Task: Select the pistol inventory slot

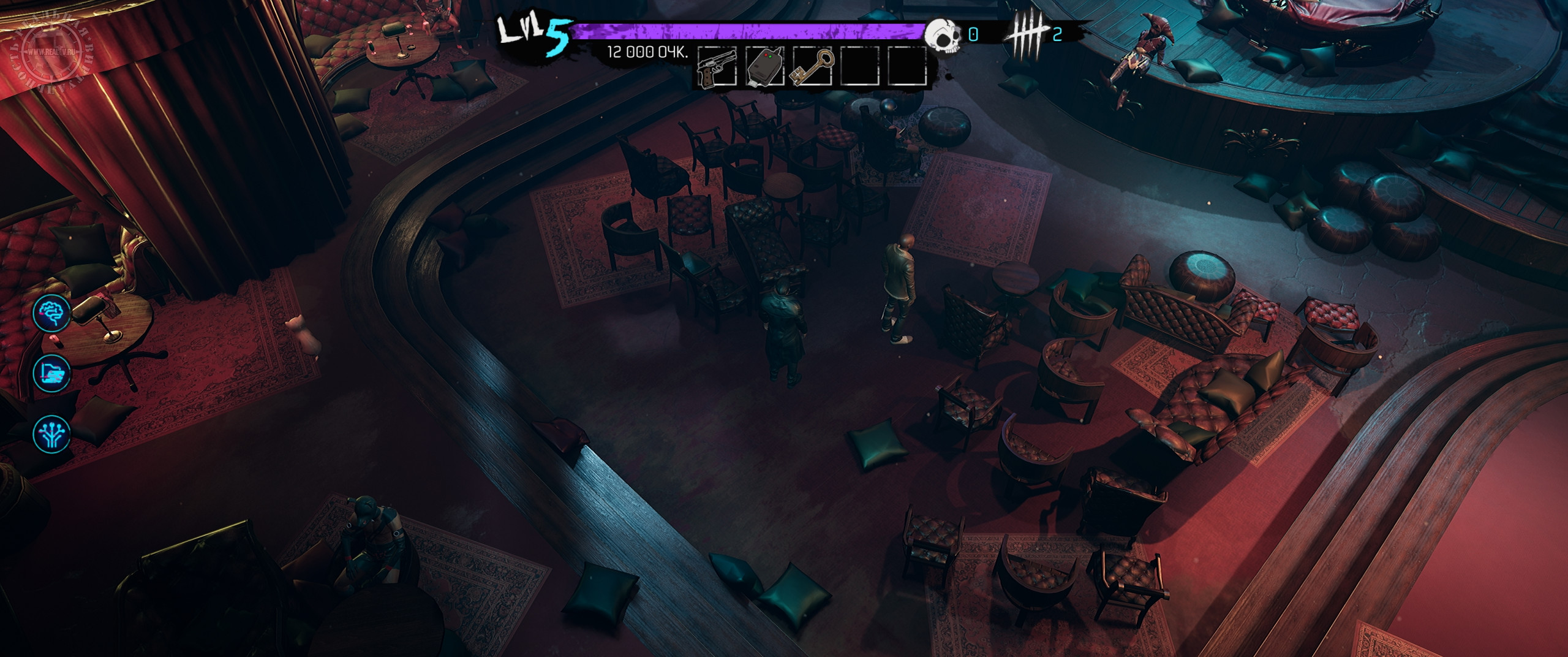Action: tap(717, 67)
